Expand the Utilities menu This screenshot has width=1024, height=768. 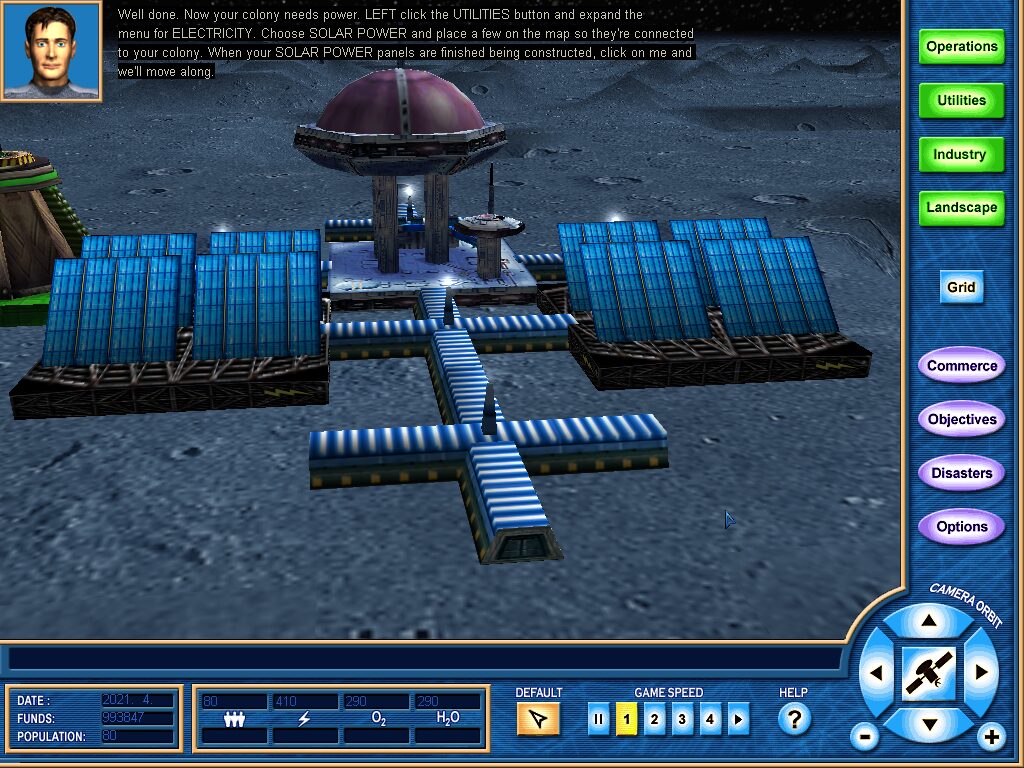(x=961, y=101)
